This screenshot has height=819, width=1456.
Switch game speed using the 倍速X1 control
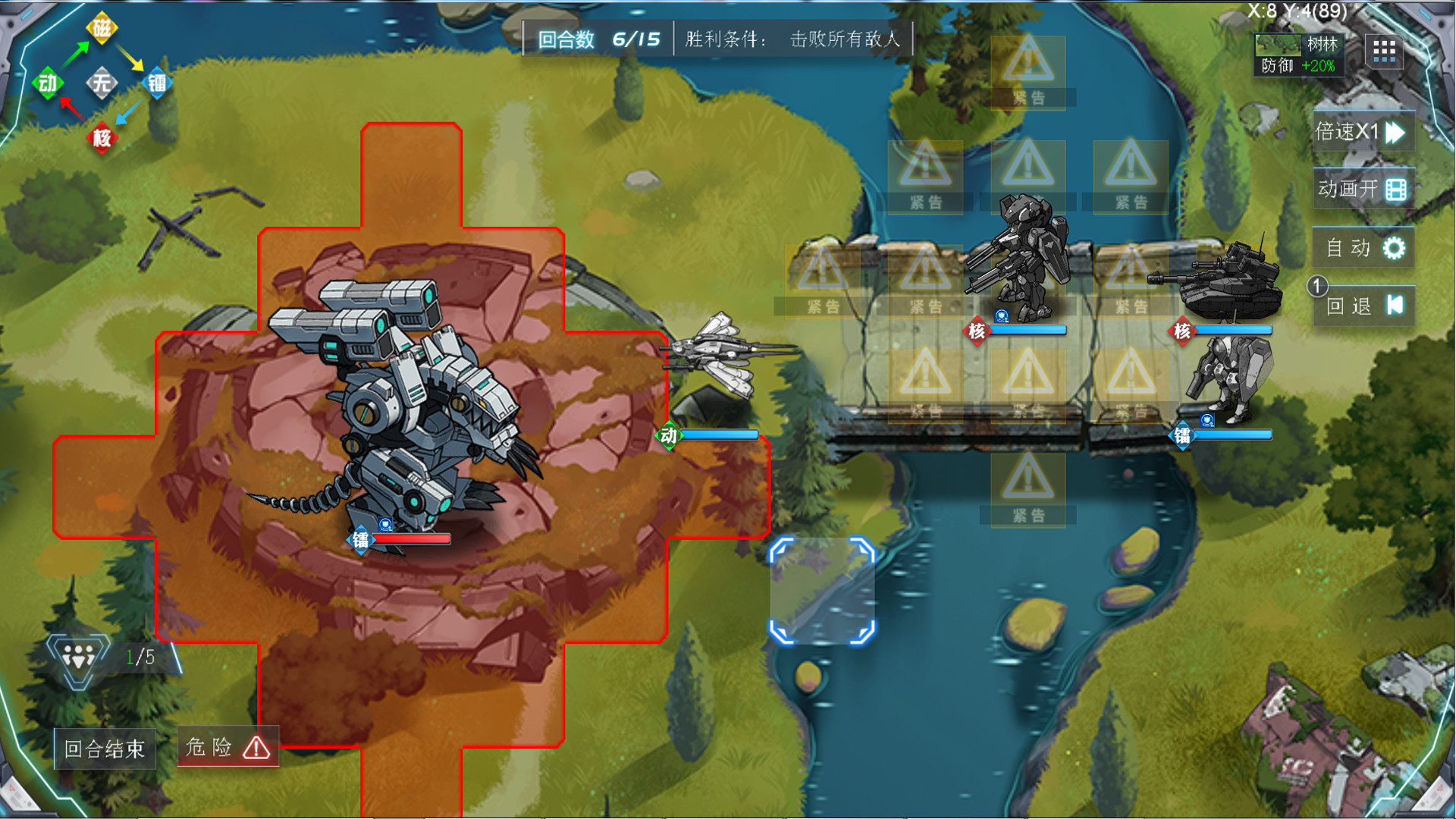[1363, 130]
